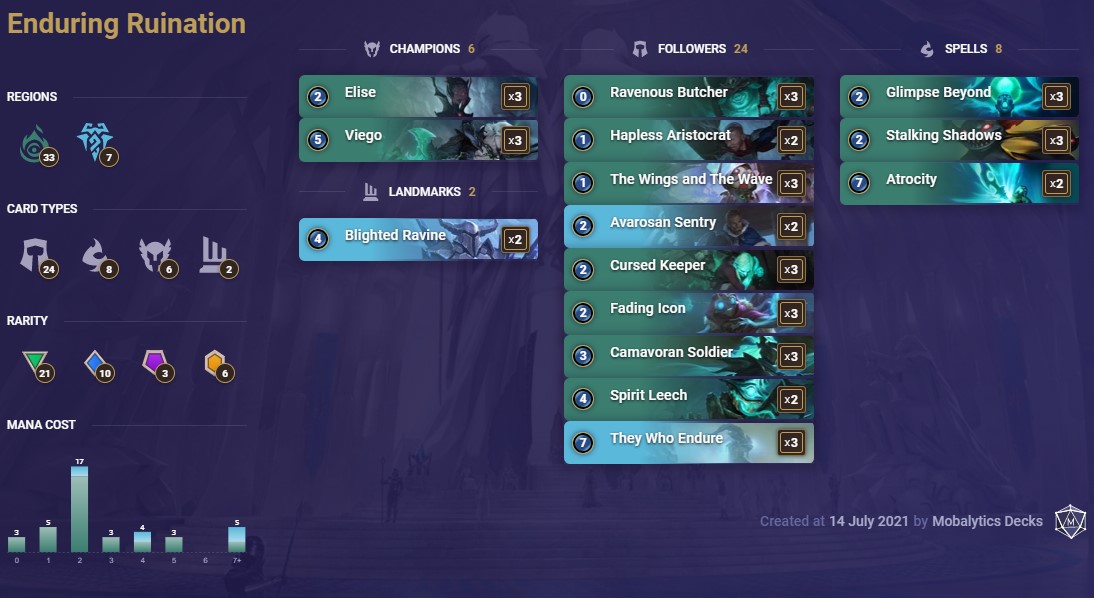Select the Stalking Shadows spell card
The image size is (1094, 598).
pos(958,139)
